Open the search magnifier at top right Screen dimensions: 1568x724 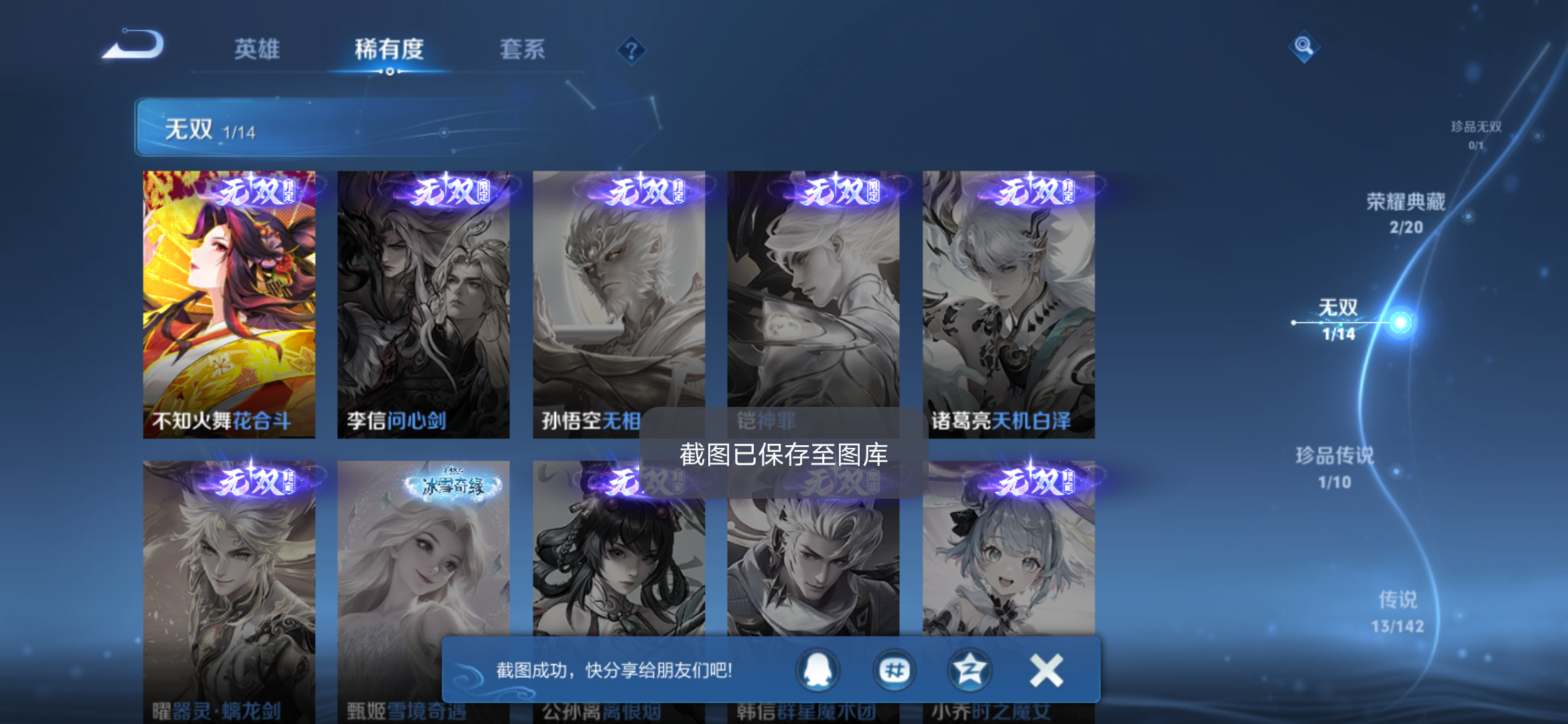1303,47
